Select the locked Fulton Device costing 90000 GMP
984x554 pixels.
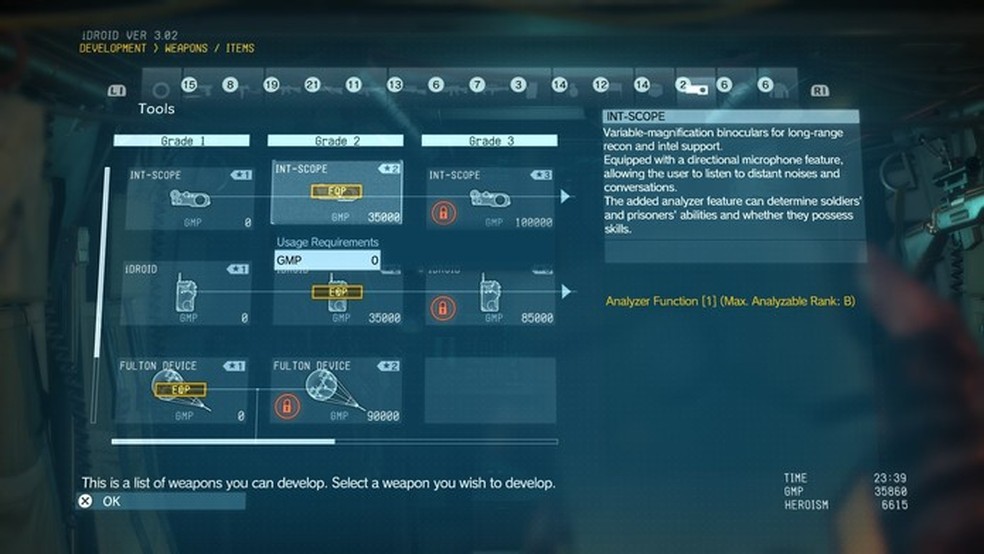pos(335,390)
